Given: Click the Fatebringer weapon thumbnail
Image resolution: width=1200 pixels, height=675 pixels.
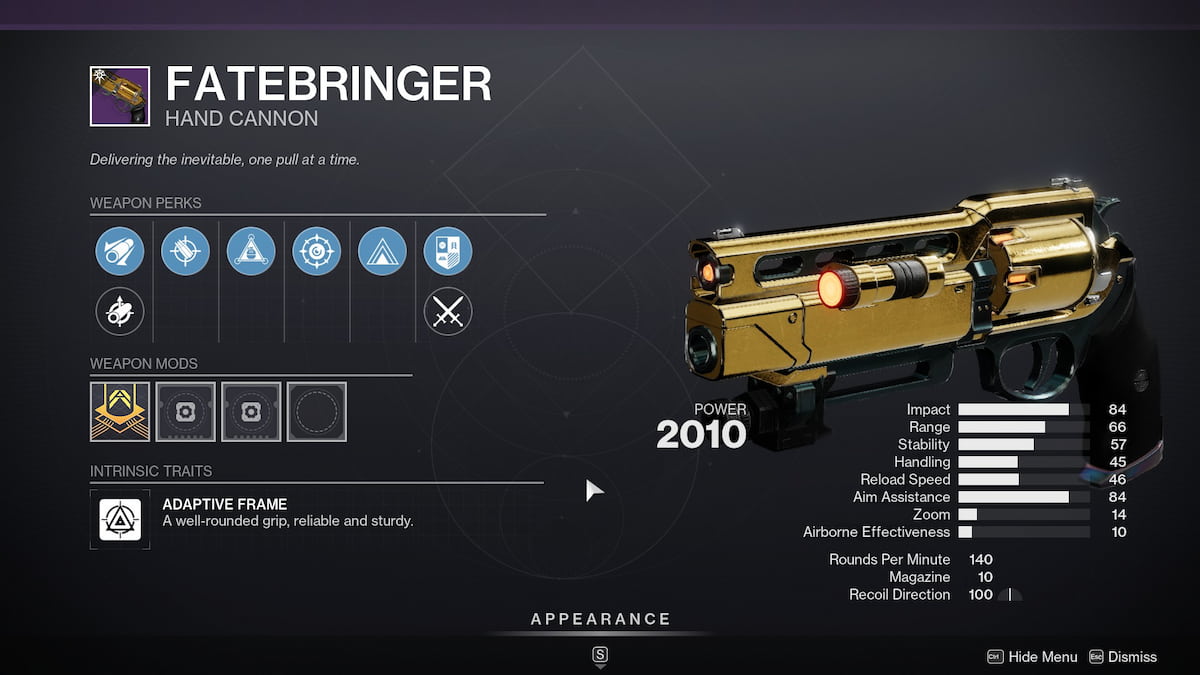Looking at the screenshot, I should pos(120,96).
